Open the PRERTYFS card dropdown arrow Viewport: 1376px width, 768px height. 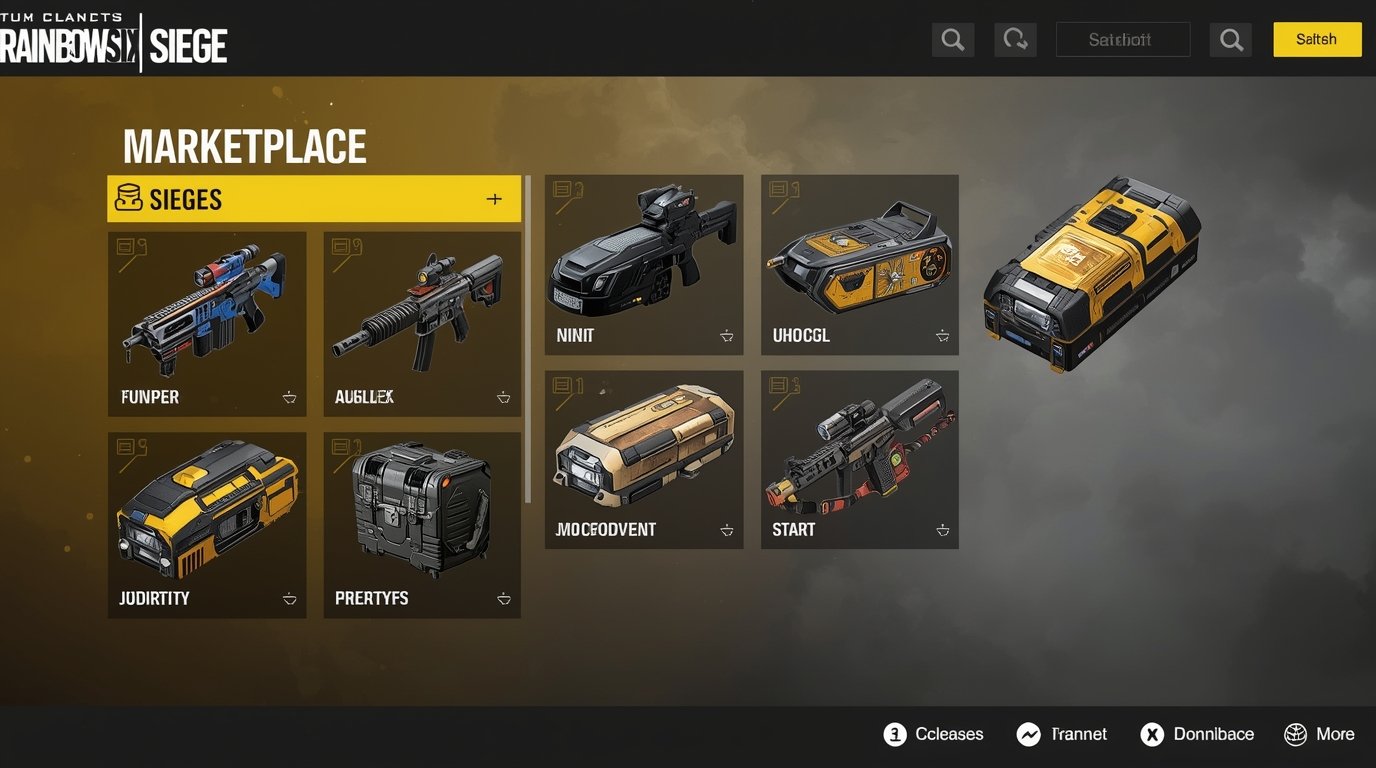point(503,598)
